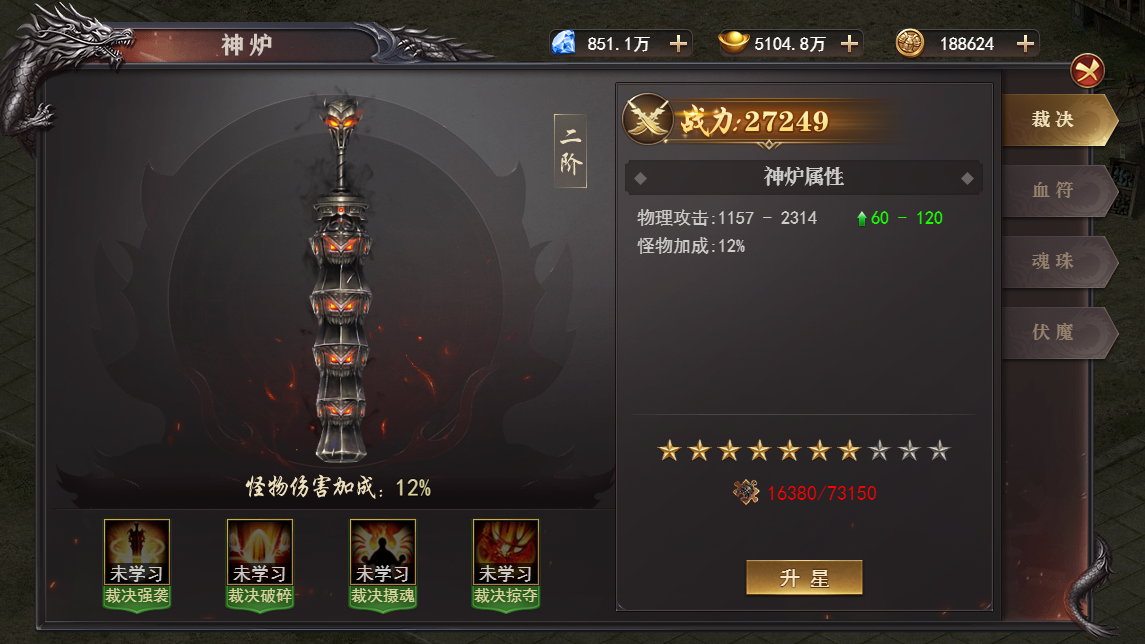
Task: Switch to the 伏魔 tab
Action: (x=1055, y=332)
